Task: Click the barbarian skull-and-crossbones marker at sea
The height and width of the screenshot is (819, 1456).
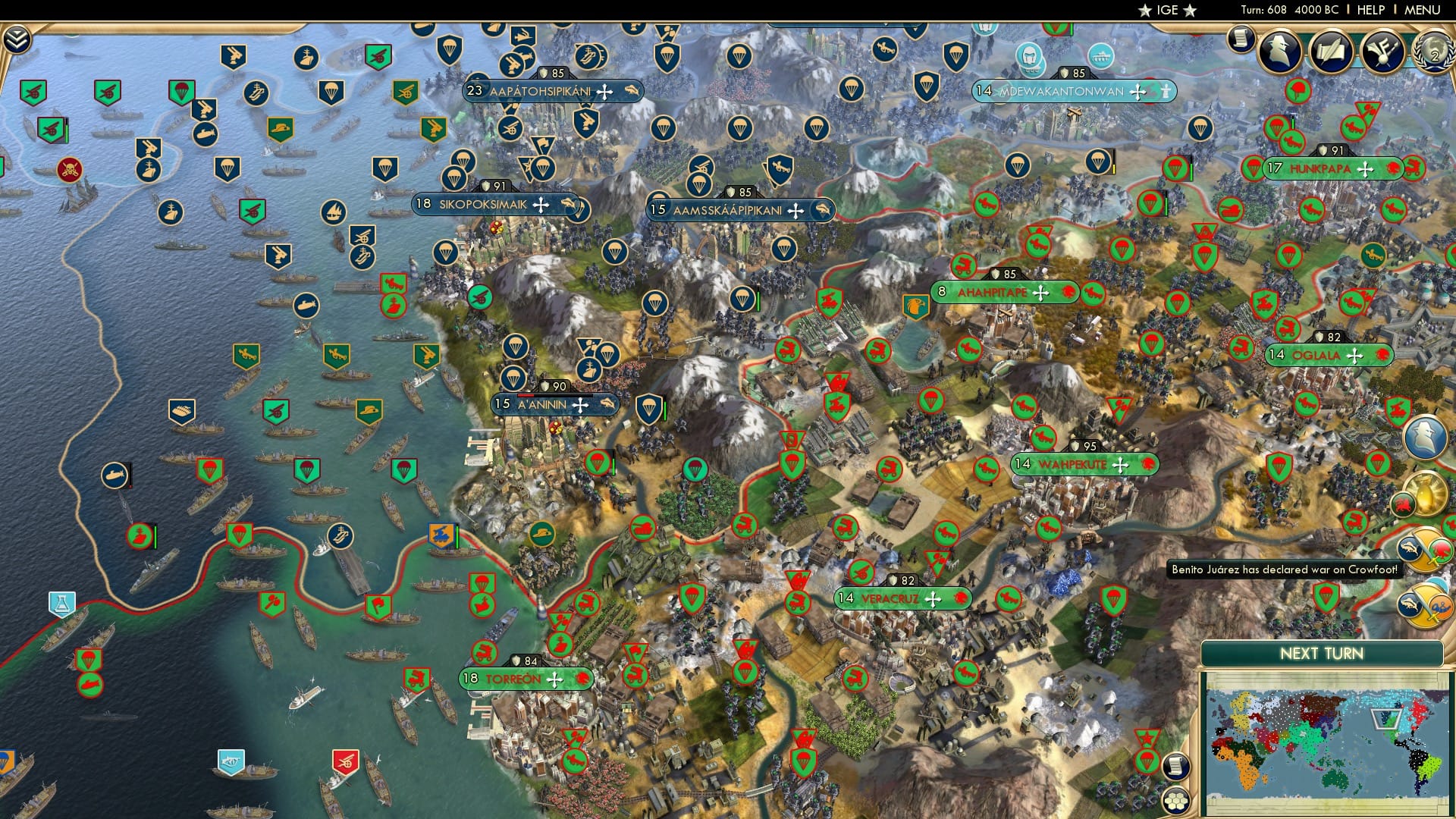Action: point(69,170)
